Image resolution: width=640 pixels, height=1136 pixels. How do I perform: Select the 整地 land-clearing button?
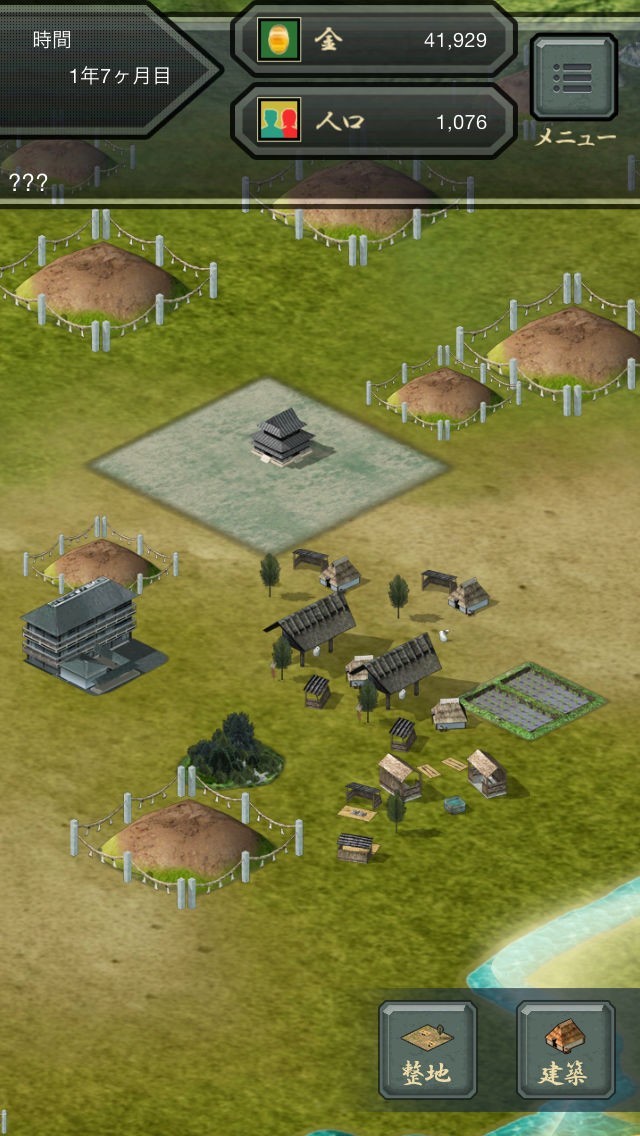427,1049
